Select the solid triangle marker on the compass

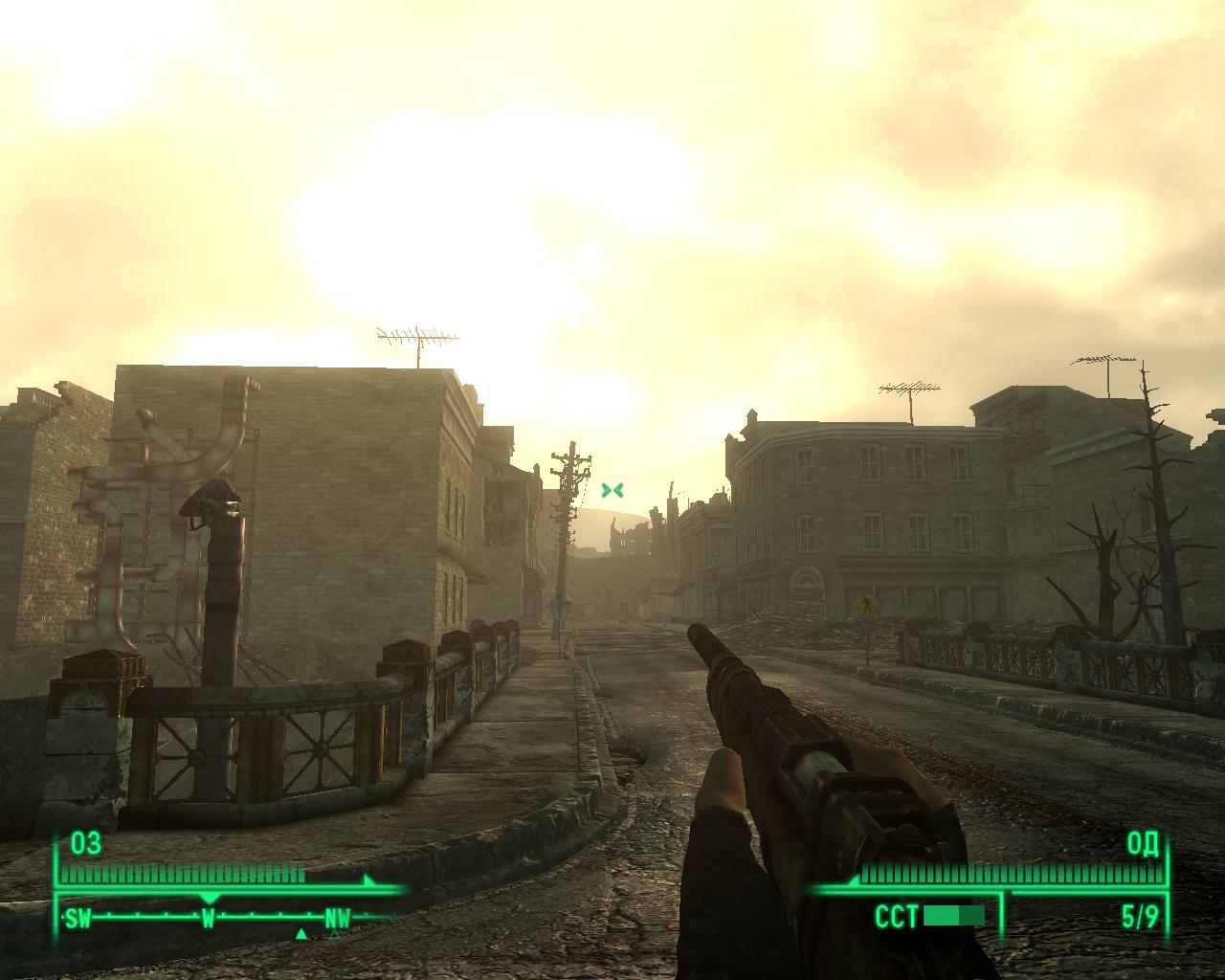(x=301, y=934)
